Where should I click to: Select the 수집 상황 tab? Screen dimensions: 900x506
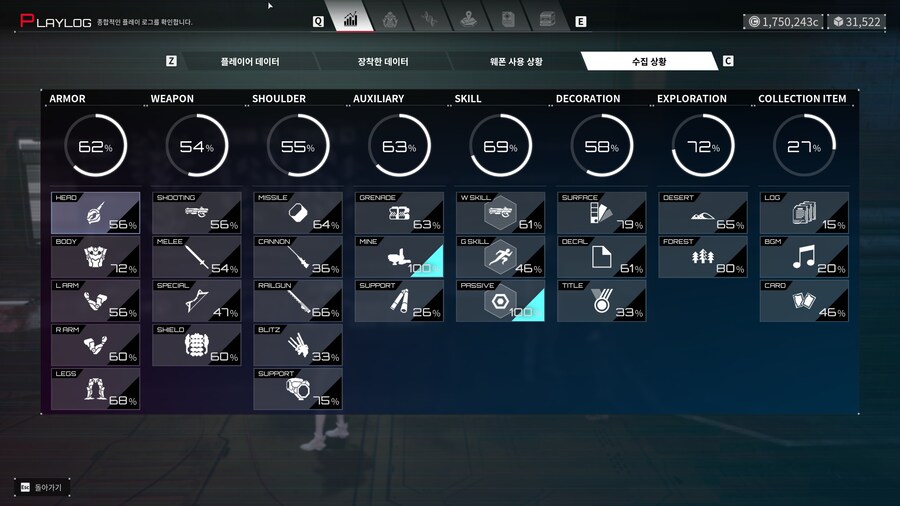click(x=648, y=62)
